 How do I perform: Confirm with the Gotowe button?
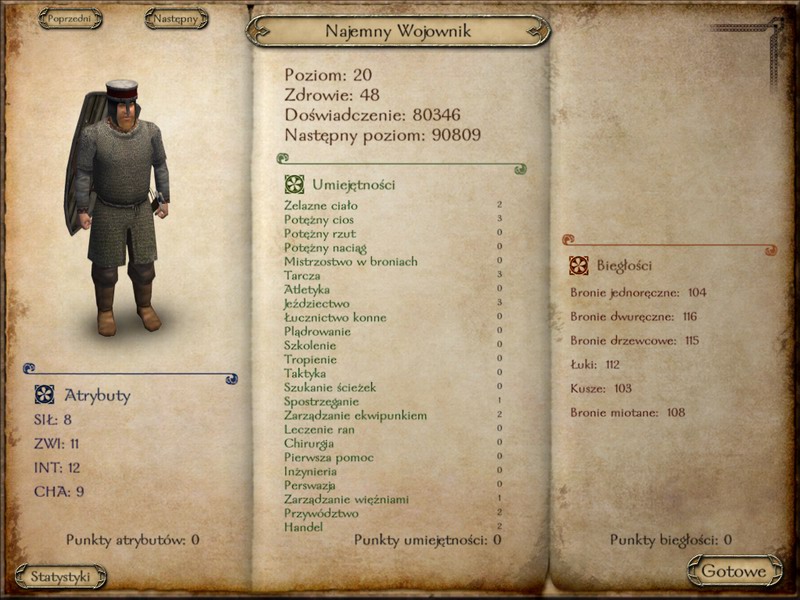click(x=734, y=572)
